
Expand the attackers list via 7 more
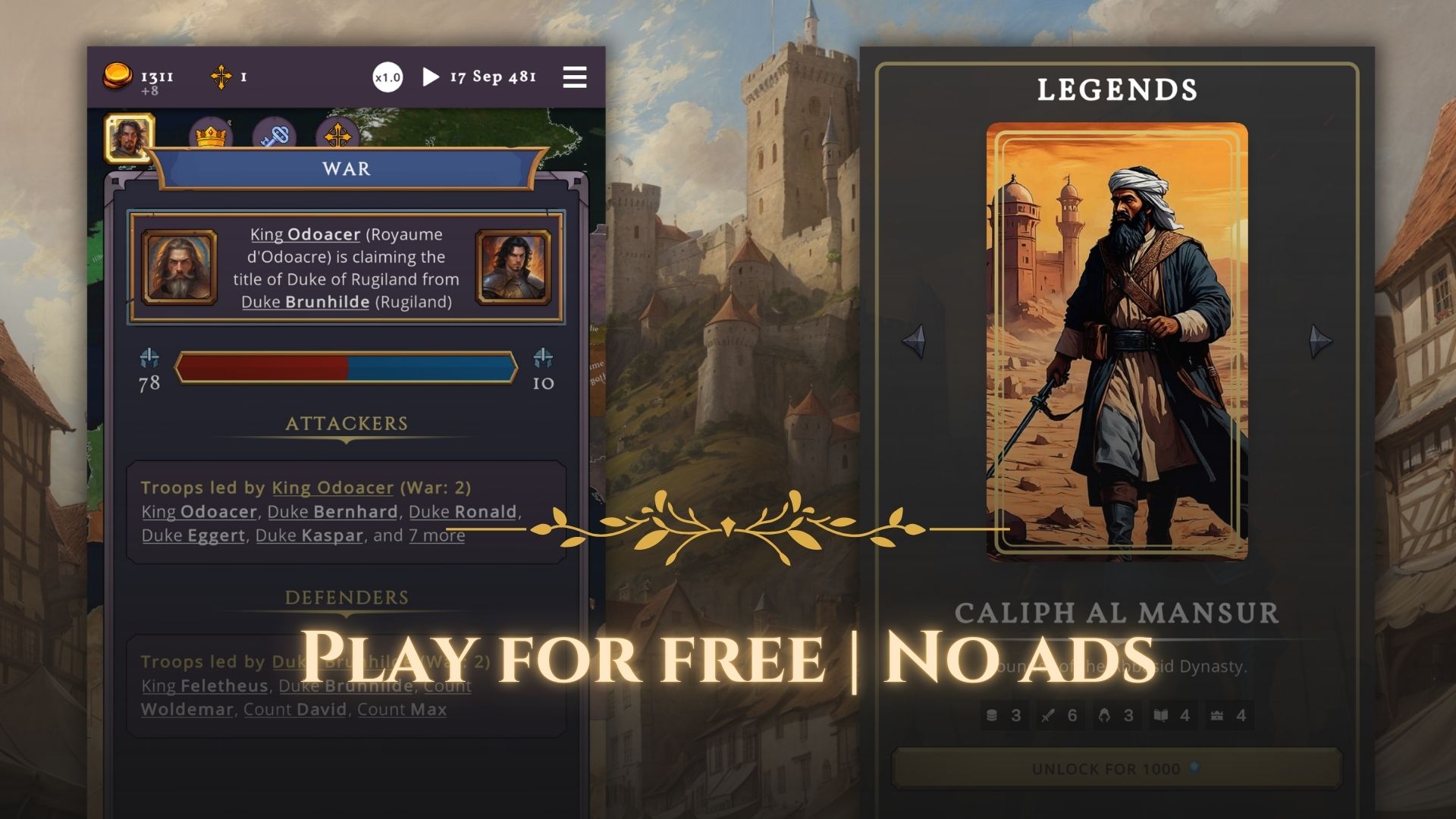[436, 535]
